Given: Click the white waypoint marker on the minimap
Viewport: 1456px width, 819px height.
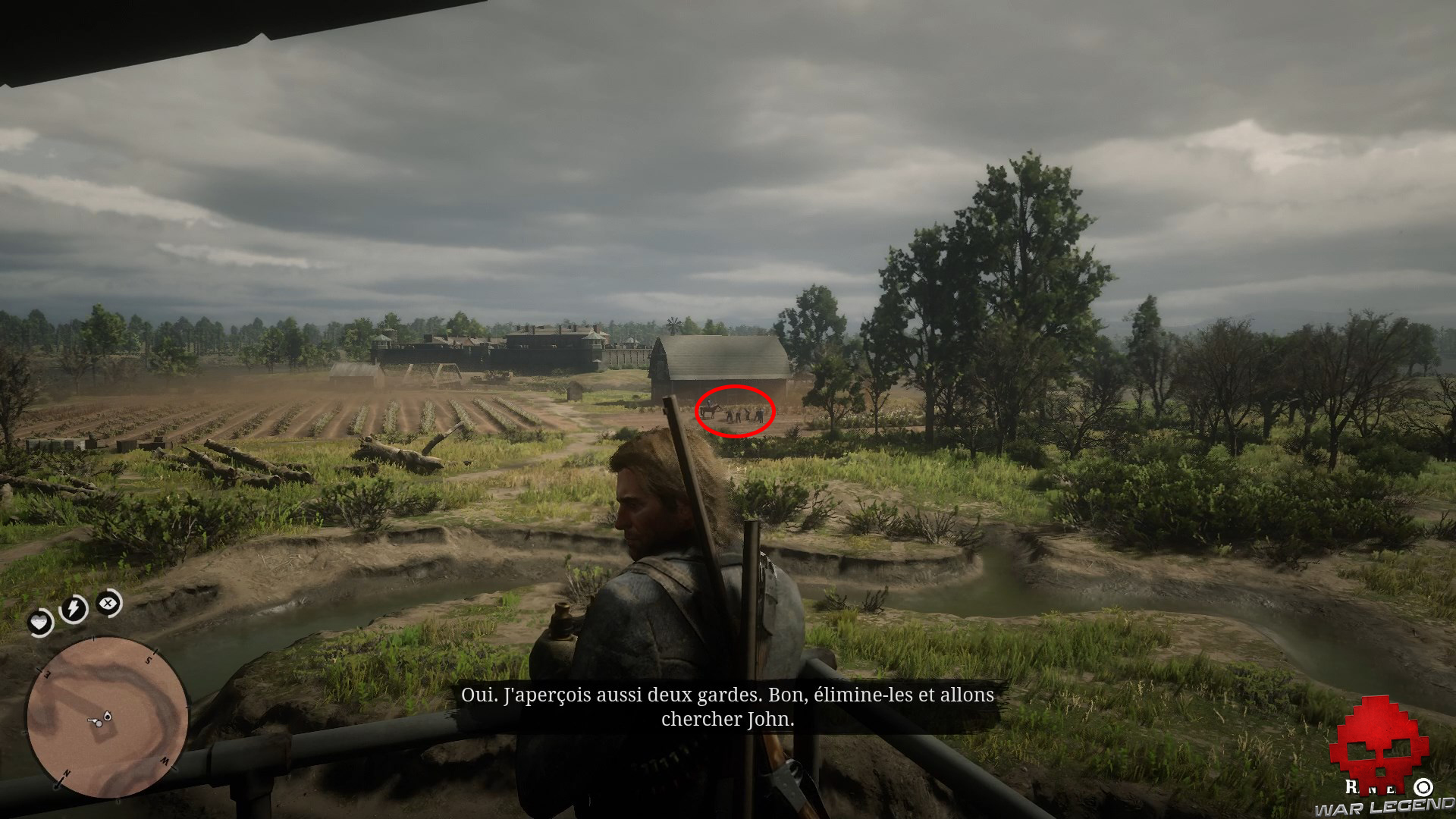Looking at the screenshot, I should (x=108, y=716).
